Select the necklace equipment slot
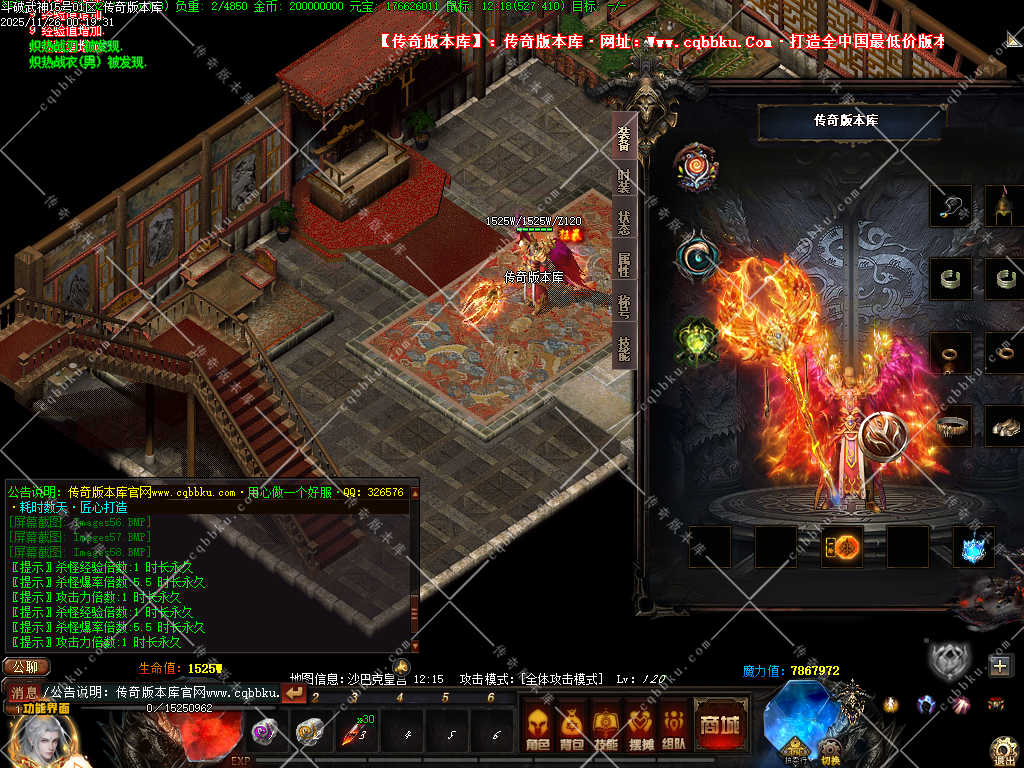The image size is (1024, 768). pos(950,206)
